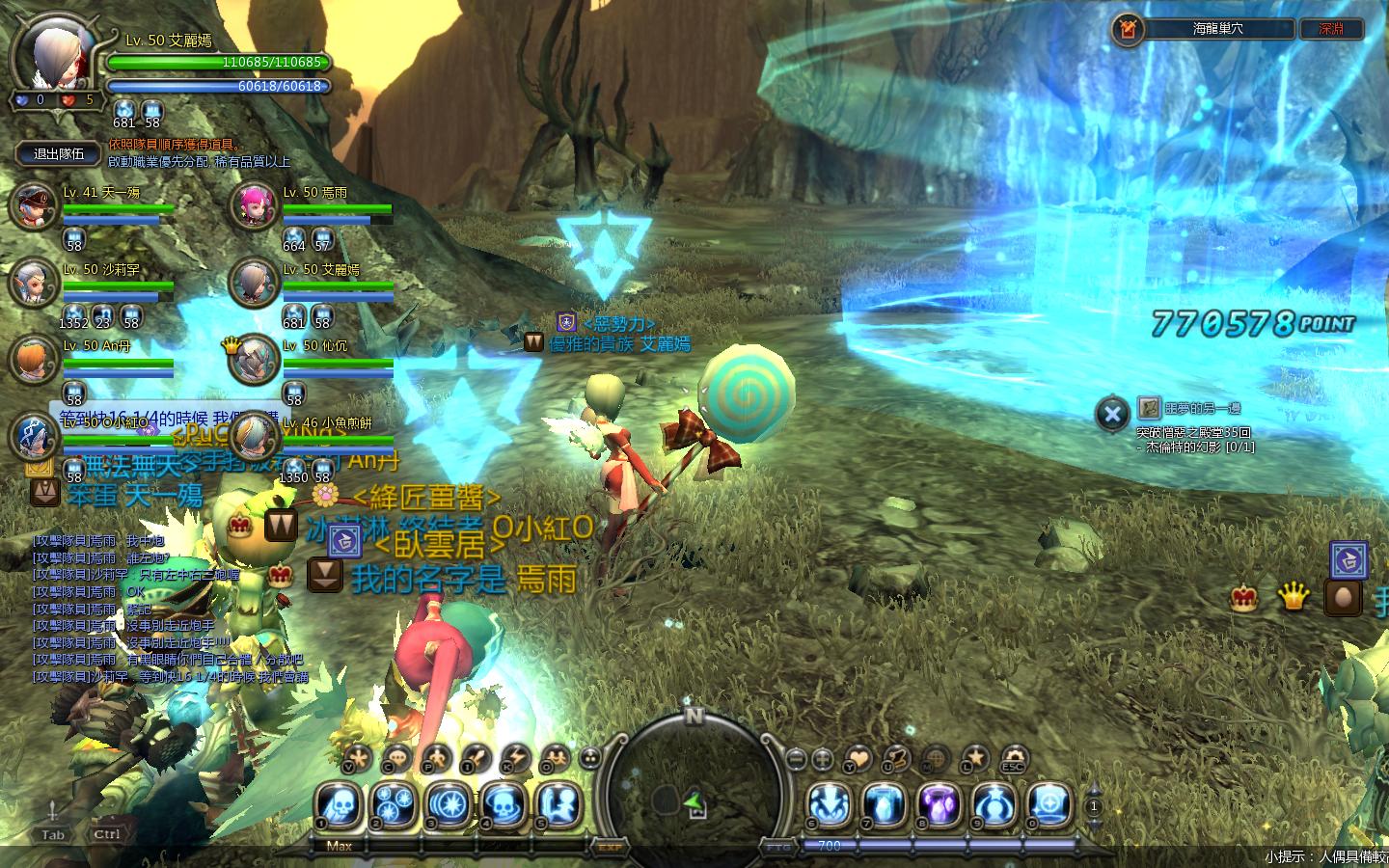Use the ice crystal skill in slot 7

(x=884, y=804)
